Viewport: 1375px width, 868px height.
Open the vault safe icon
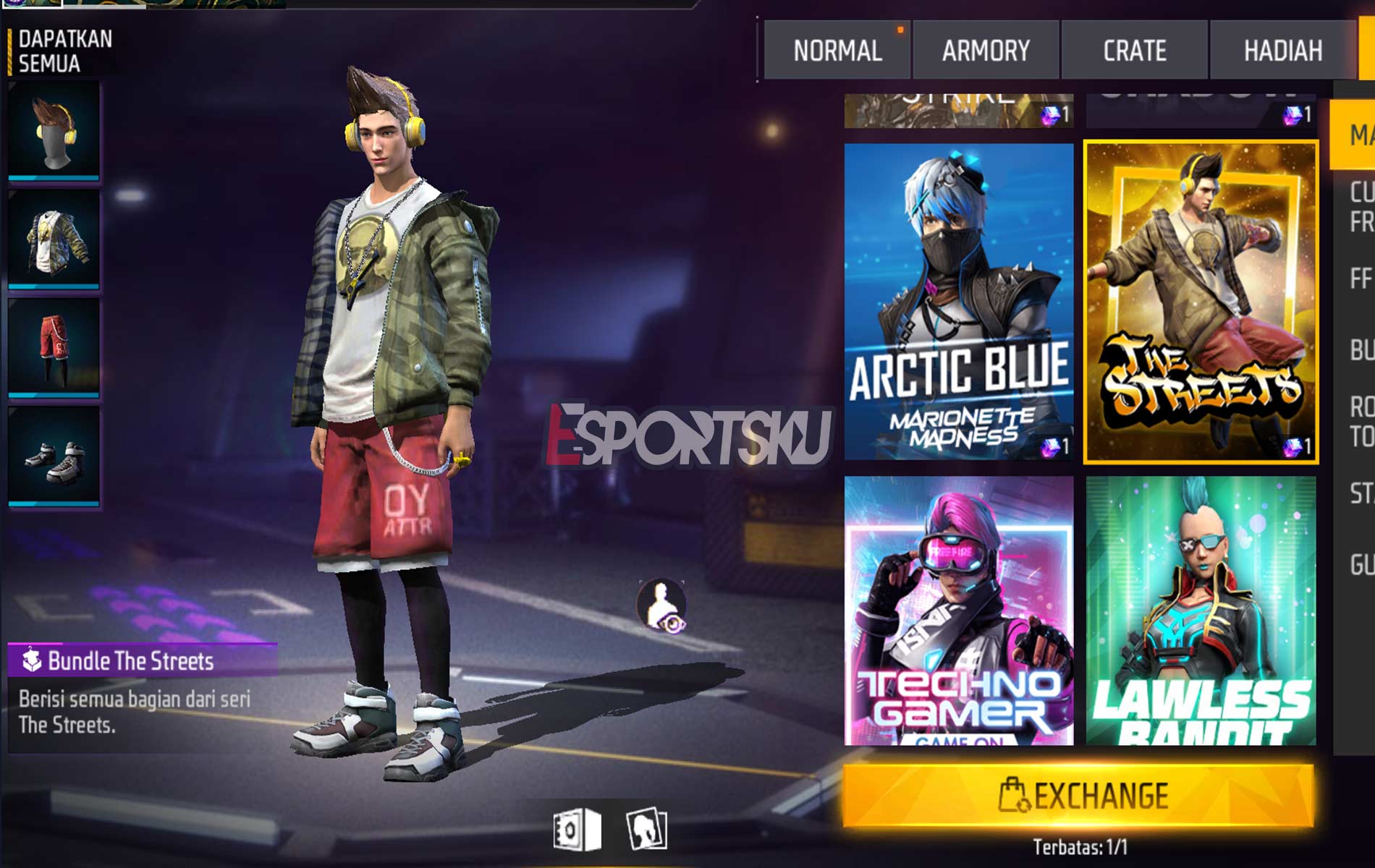pyautogui.click(x=576, y=829)
